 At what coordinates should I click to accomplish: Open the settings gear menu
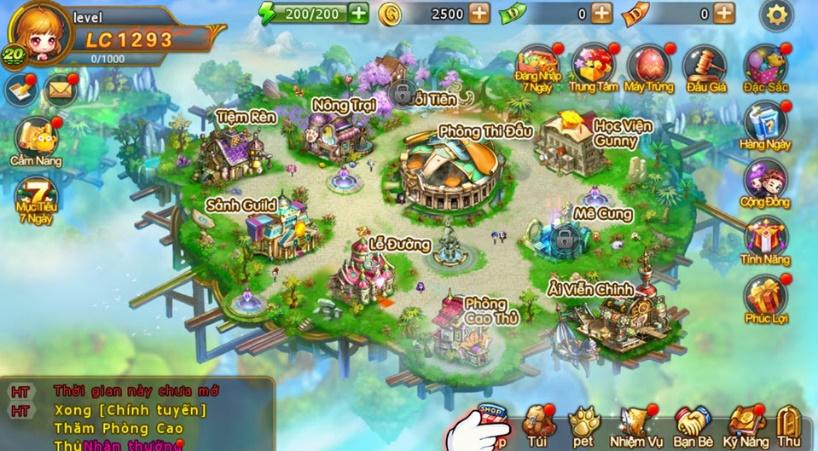pos(776,14)
